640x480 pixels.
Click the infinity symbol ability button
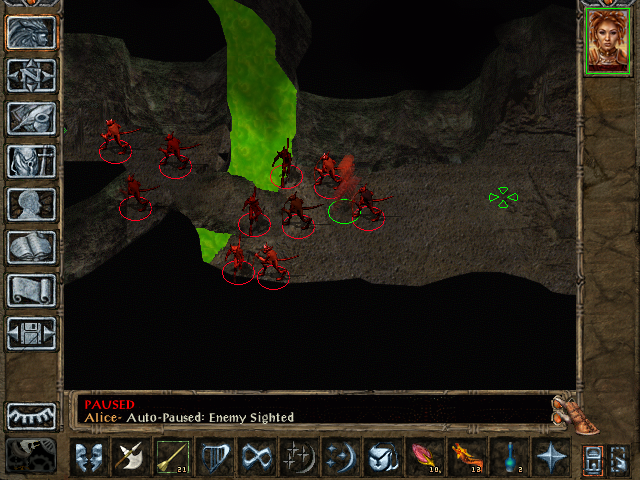[x=257, y=458]
